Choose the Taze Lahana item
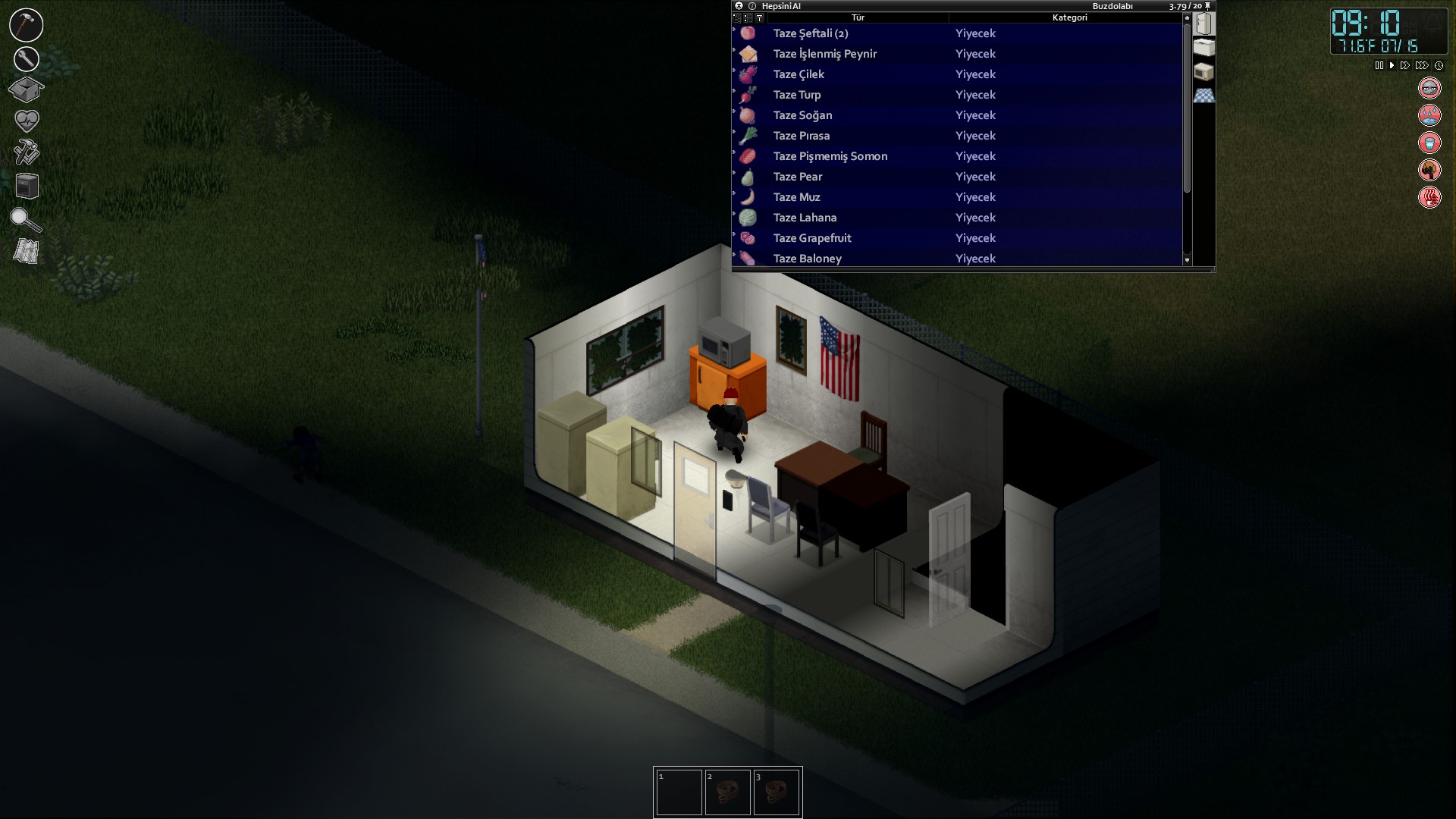The height and width of the screenshot is (819, 1456). pos(805,218)
